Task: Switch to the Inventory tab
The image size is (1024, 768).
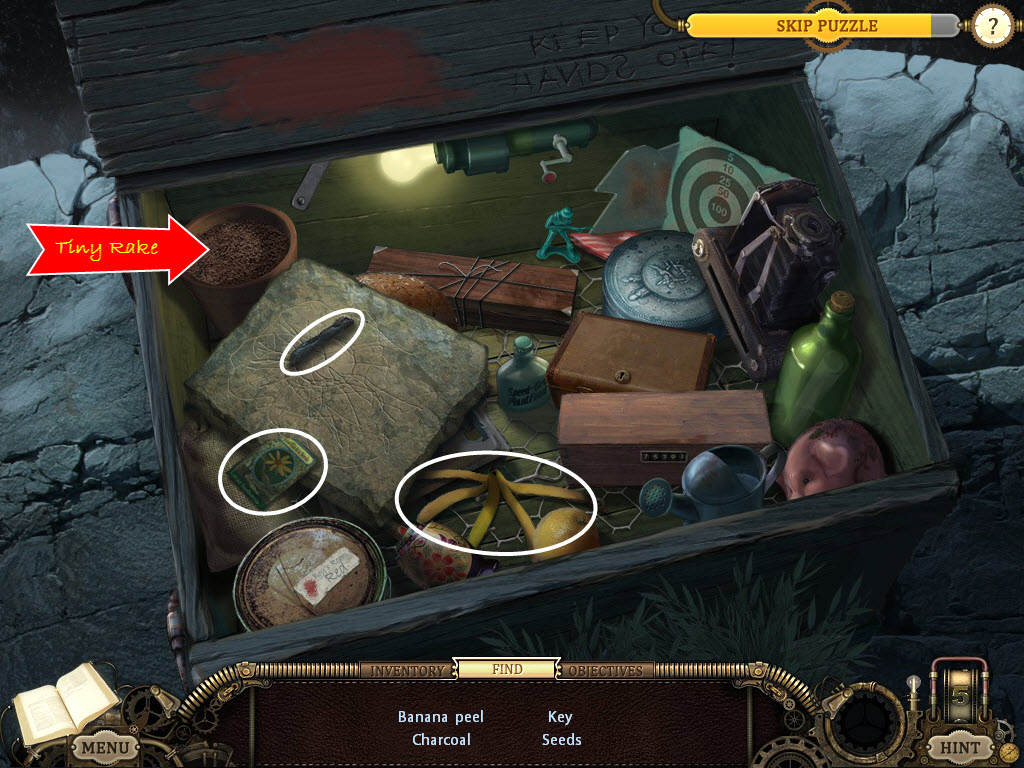Action: pyautogui.click(x=408, y=670)
